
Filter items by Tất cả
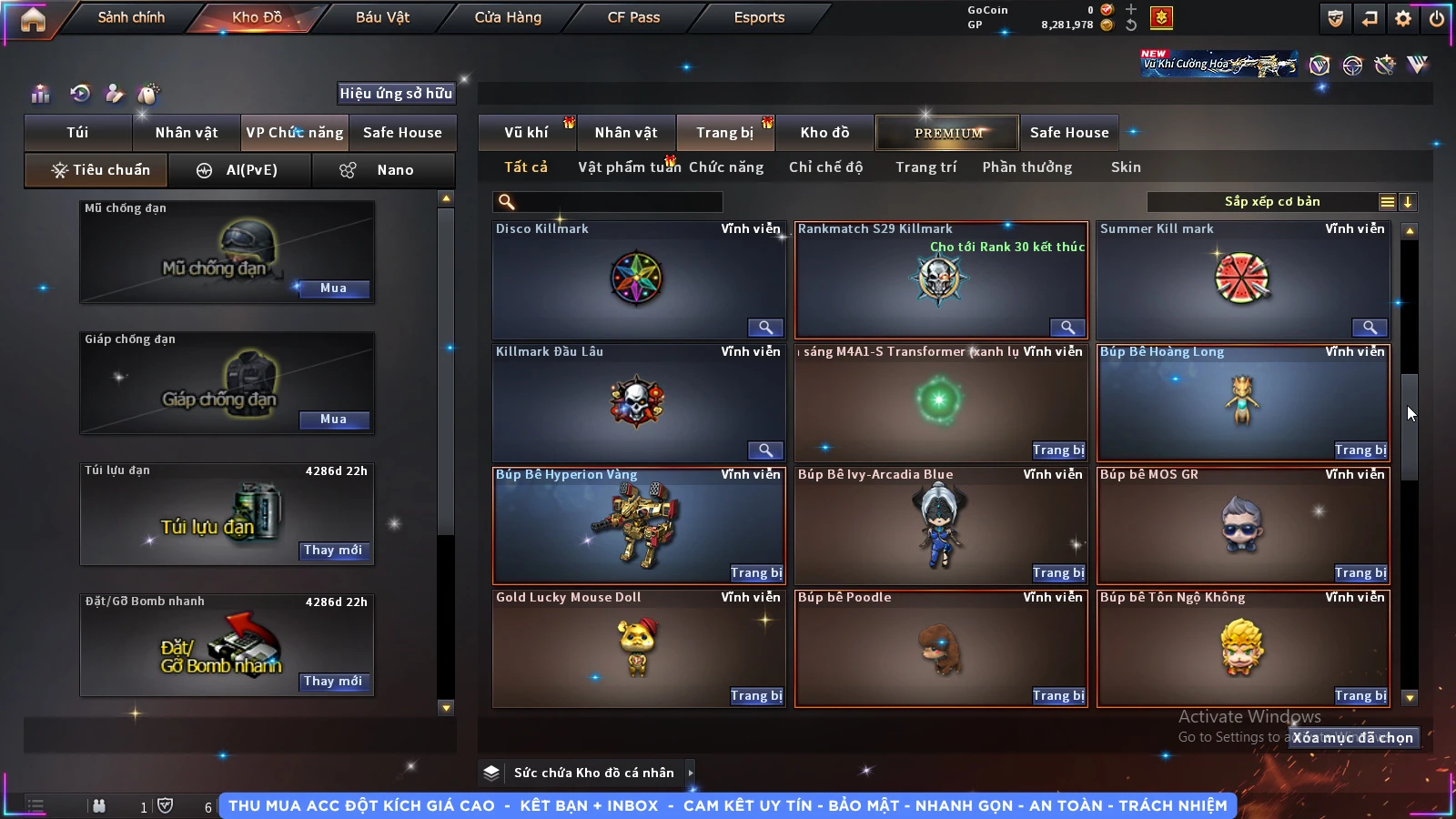(x=526, y=167)
